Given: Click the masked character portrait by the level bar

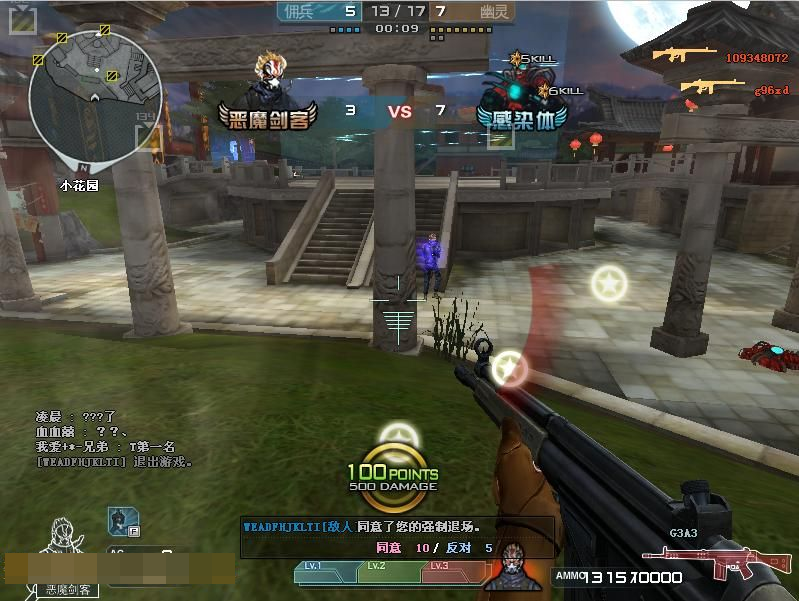Looking at the screenshot, I should (x=511, y=567).
